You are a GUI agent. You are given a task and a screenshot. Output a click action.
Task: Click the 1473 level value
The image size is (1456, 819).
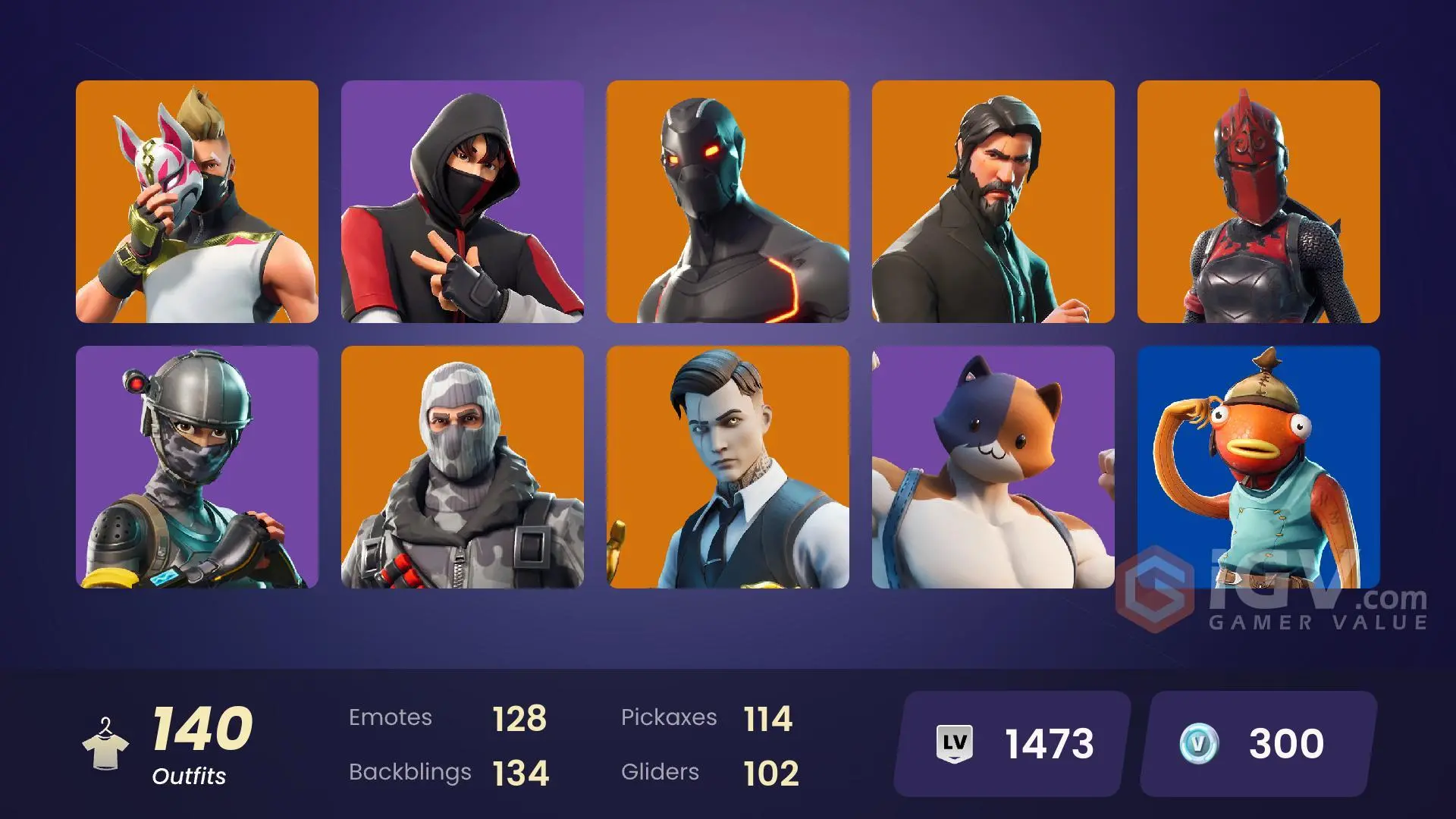[1048, 742]
